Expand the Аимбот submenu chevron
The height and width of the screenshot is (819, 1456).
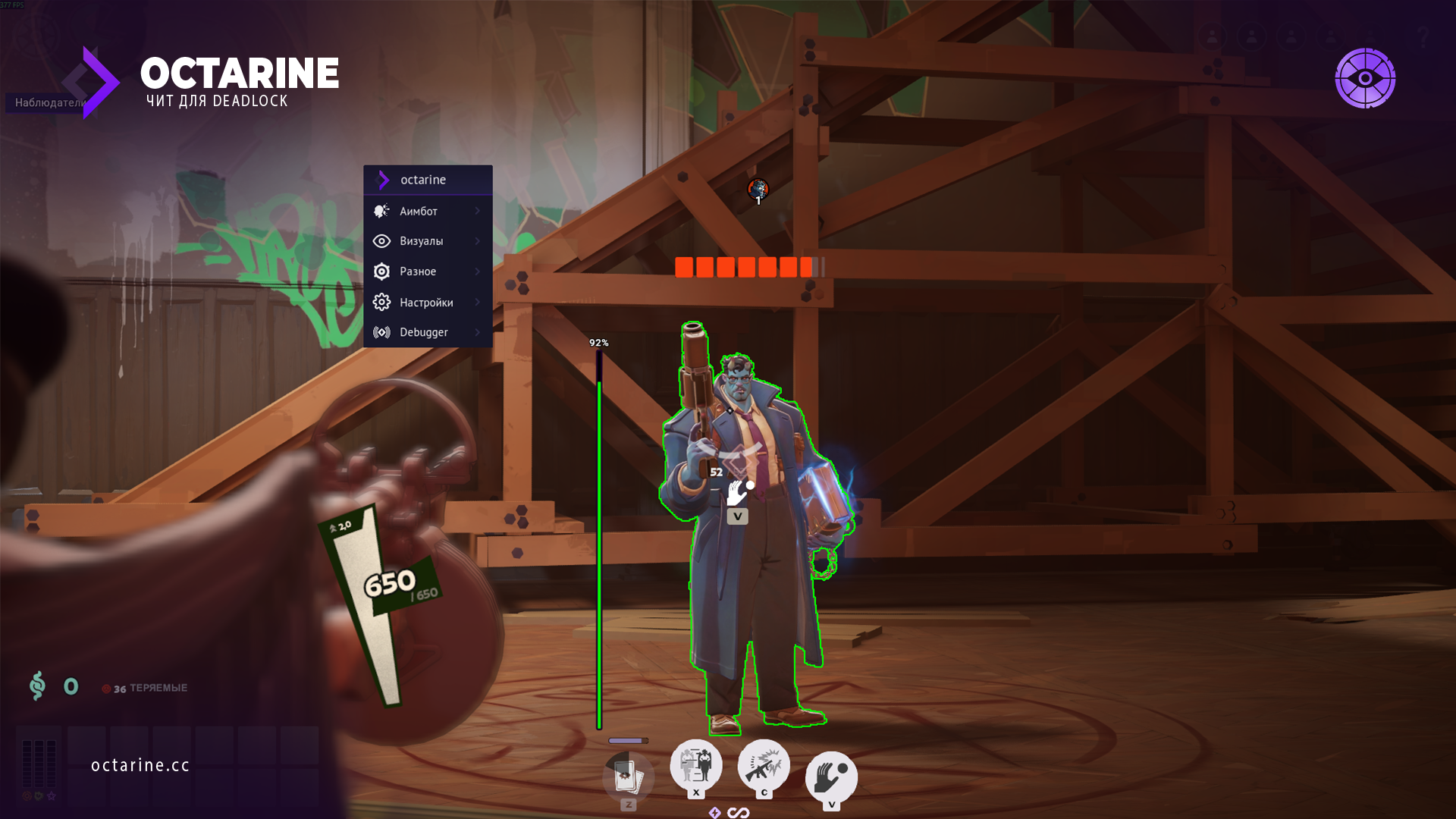pos(479,211)
